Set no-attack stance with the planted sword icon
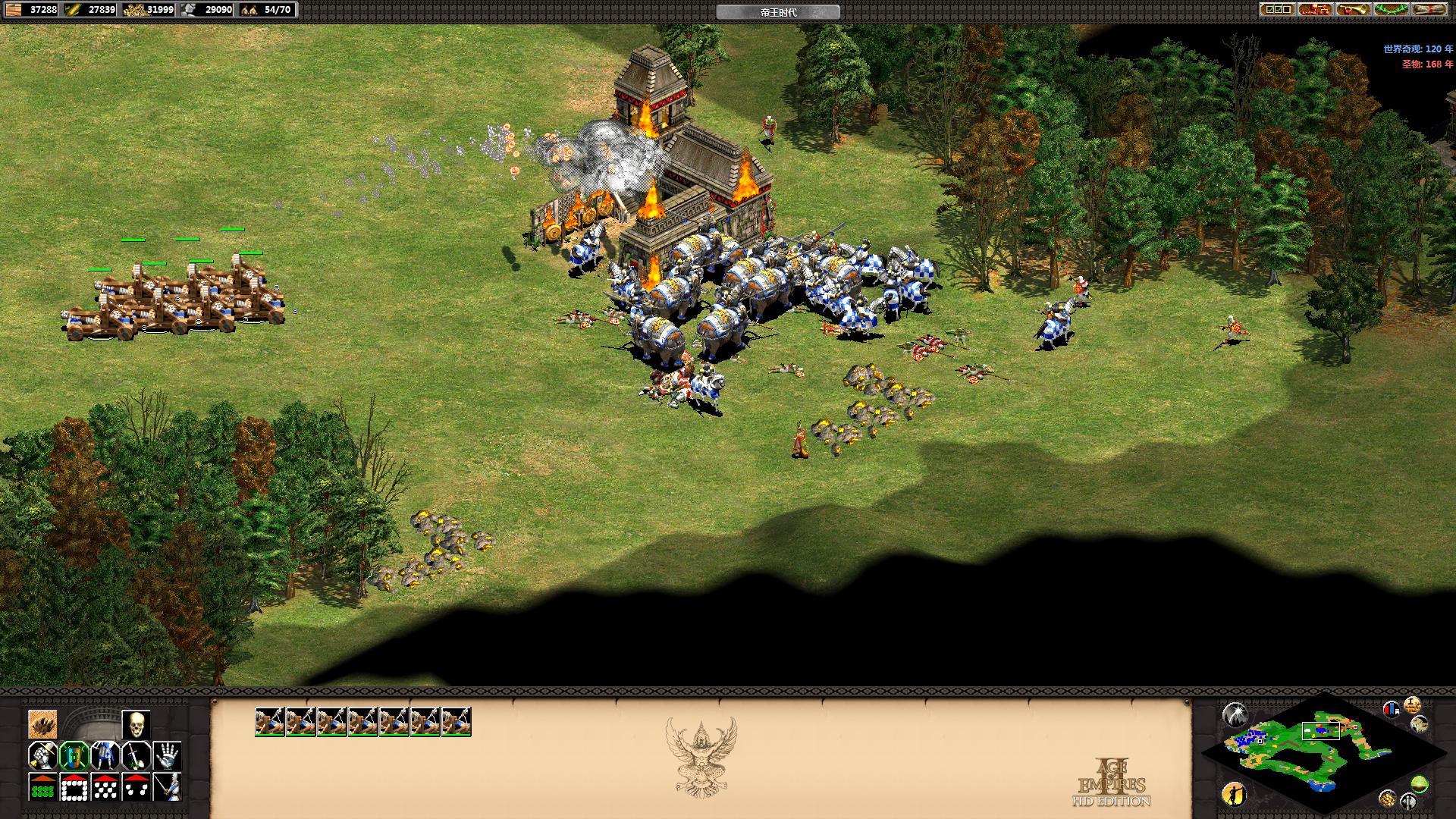 (x=136, y=756)
